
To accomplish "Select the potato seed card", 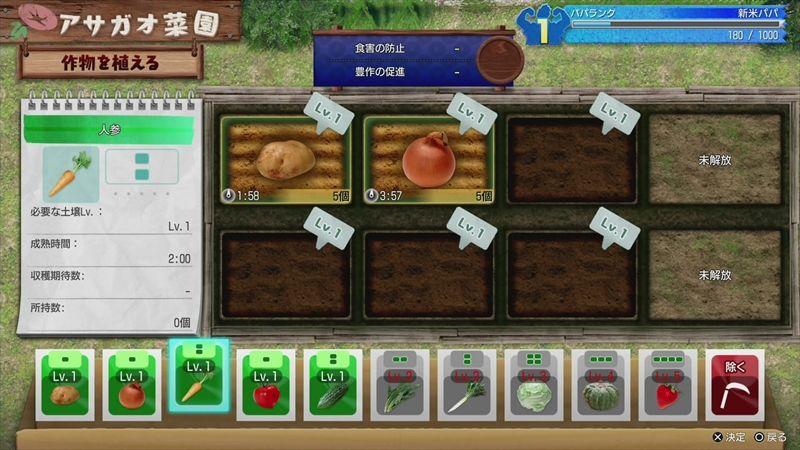I will 64,385.
